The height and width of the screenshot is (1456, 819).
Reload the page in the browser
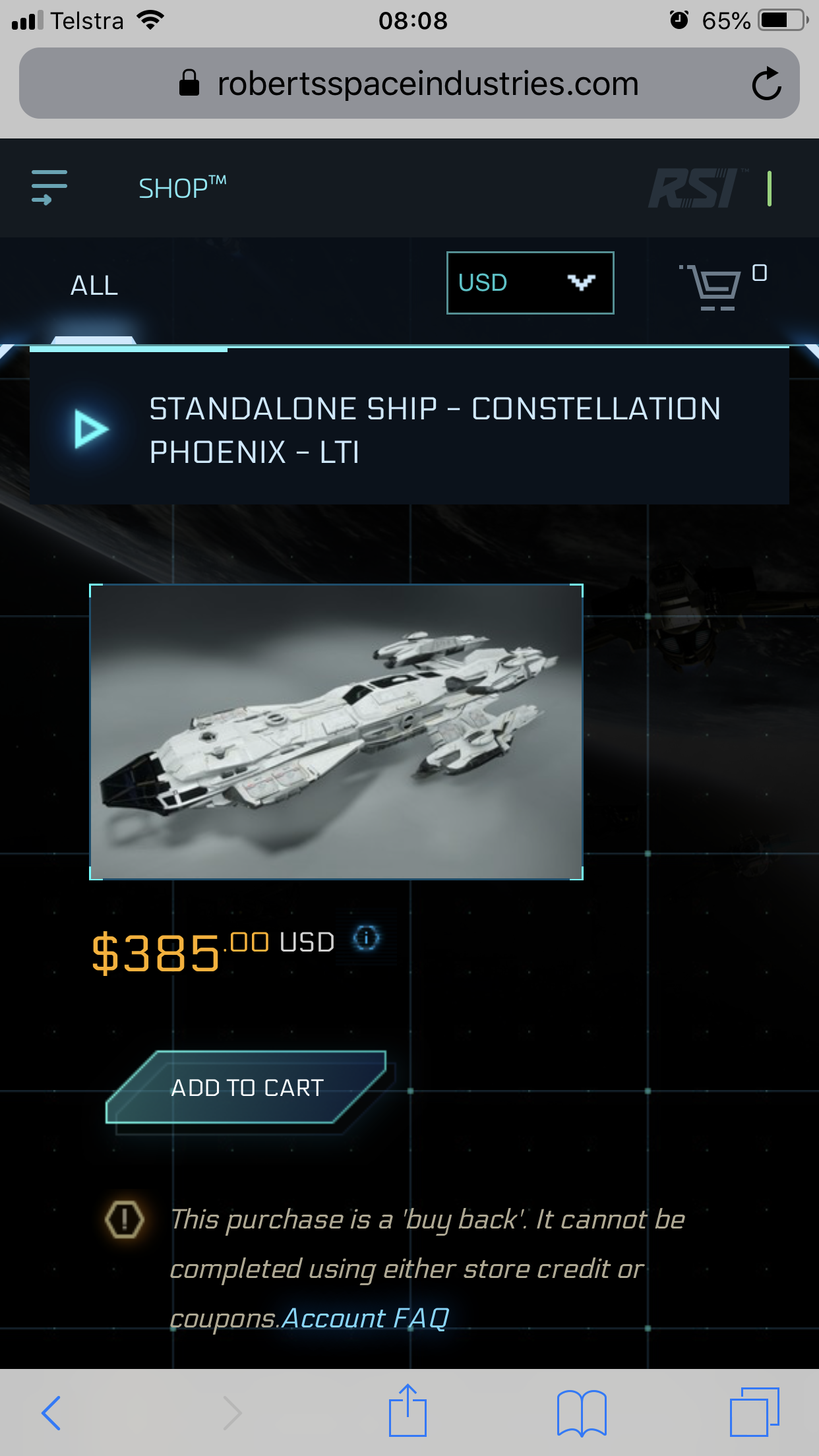coord(766,84)
